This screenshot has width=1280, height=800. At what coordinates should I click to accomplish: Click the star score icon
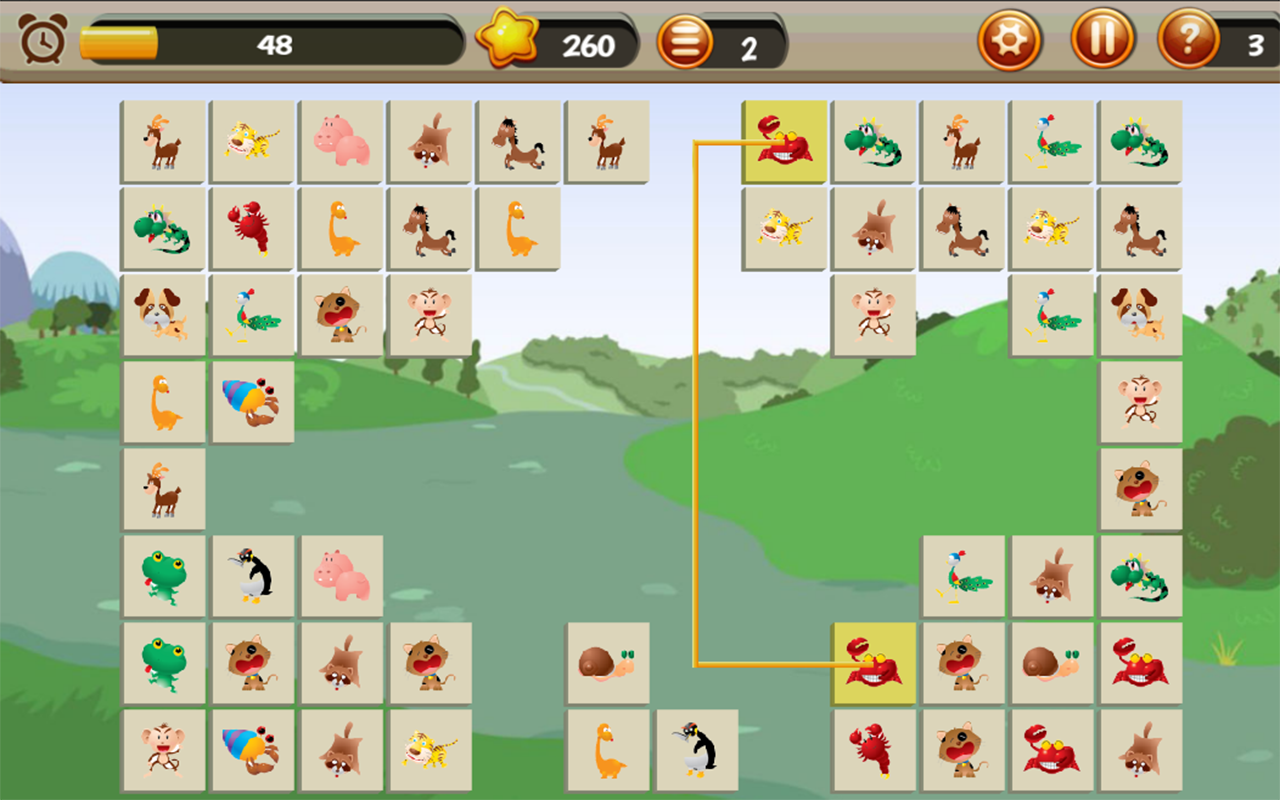pos(506,38)
